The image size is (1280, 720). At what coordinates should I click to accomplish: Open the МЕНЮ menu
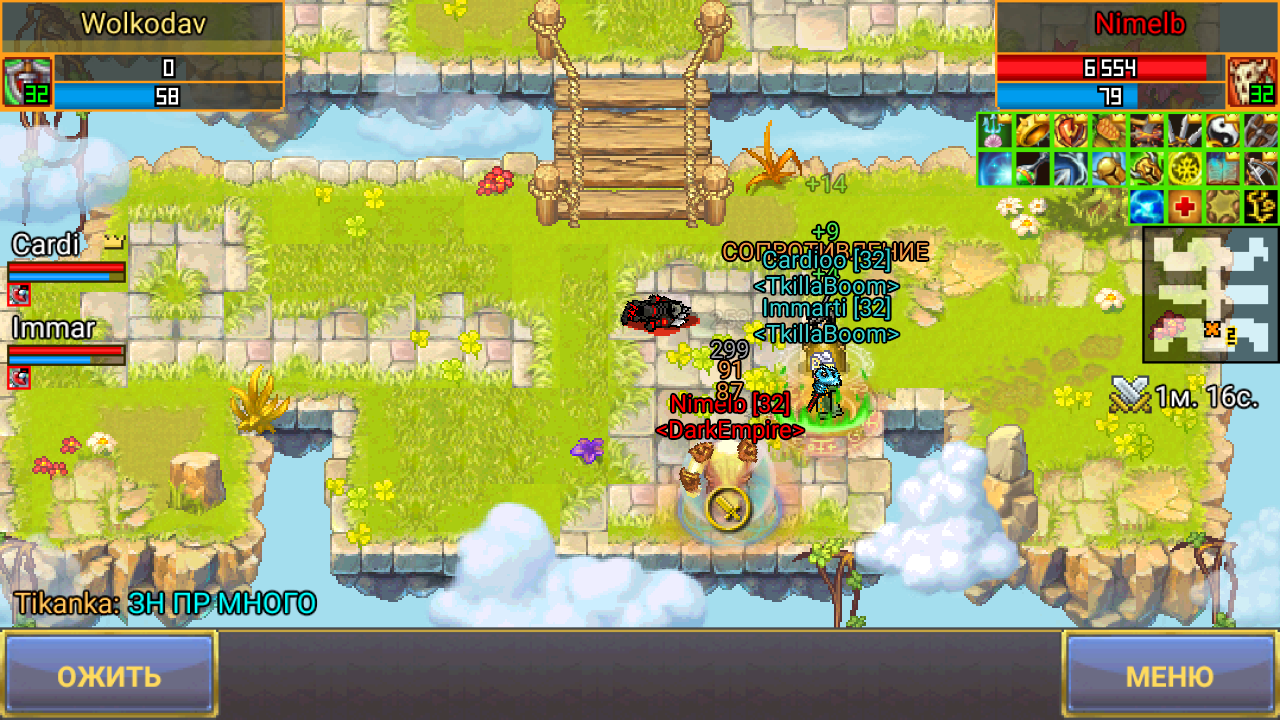tap(1169, 675)
